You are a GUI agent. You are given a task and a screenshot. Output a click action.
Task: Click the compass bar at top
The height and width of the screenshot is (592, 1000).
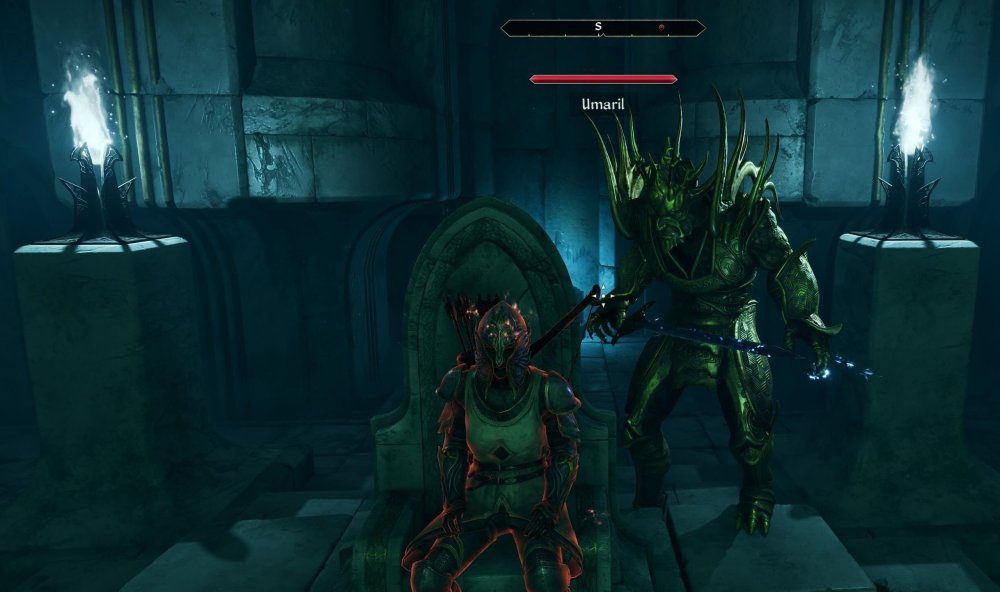[603, 28]
